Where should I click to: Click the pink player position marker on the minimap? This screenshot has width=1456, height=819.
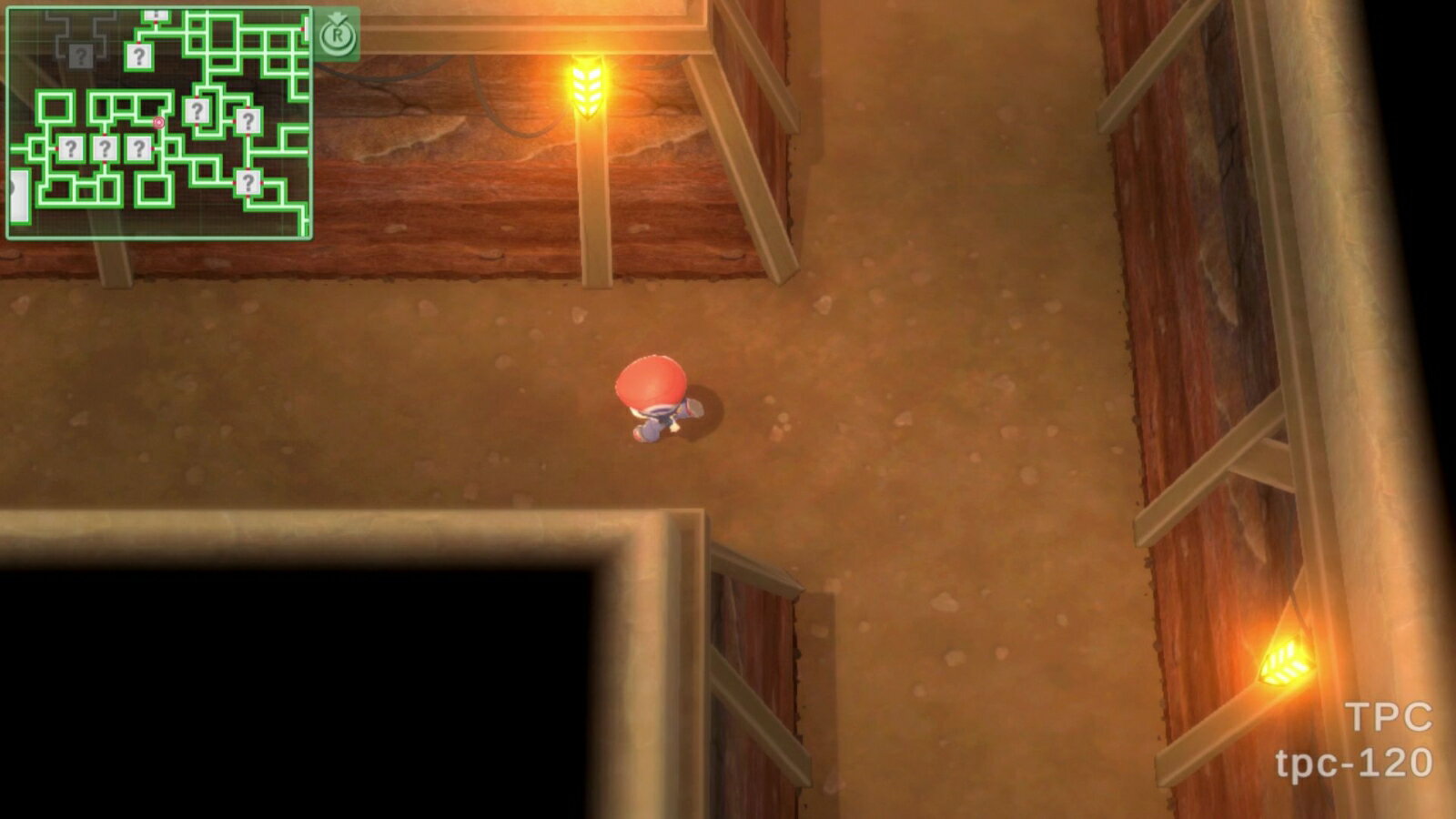click(160, 122)
